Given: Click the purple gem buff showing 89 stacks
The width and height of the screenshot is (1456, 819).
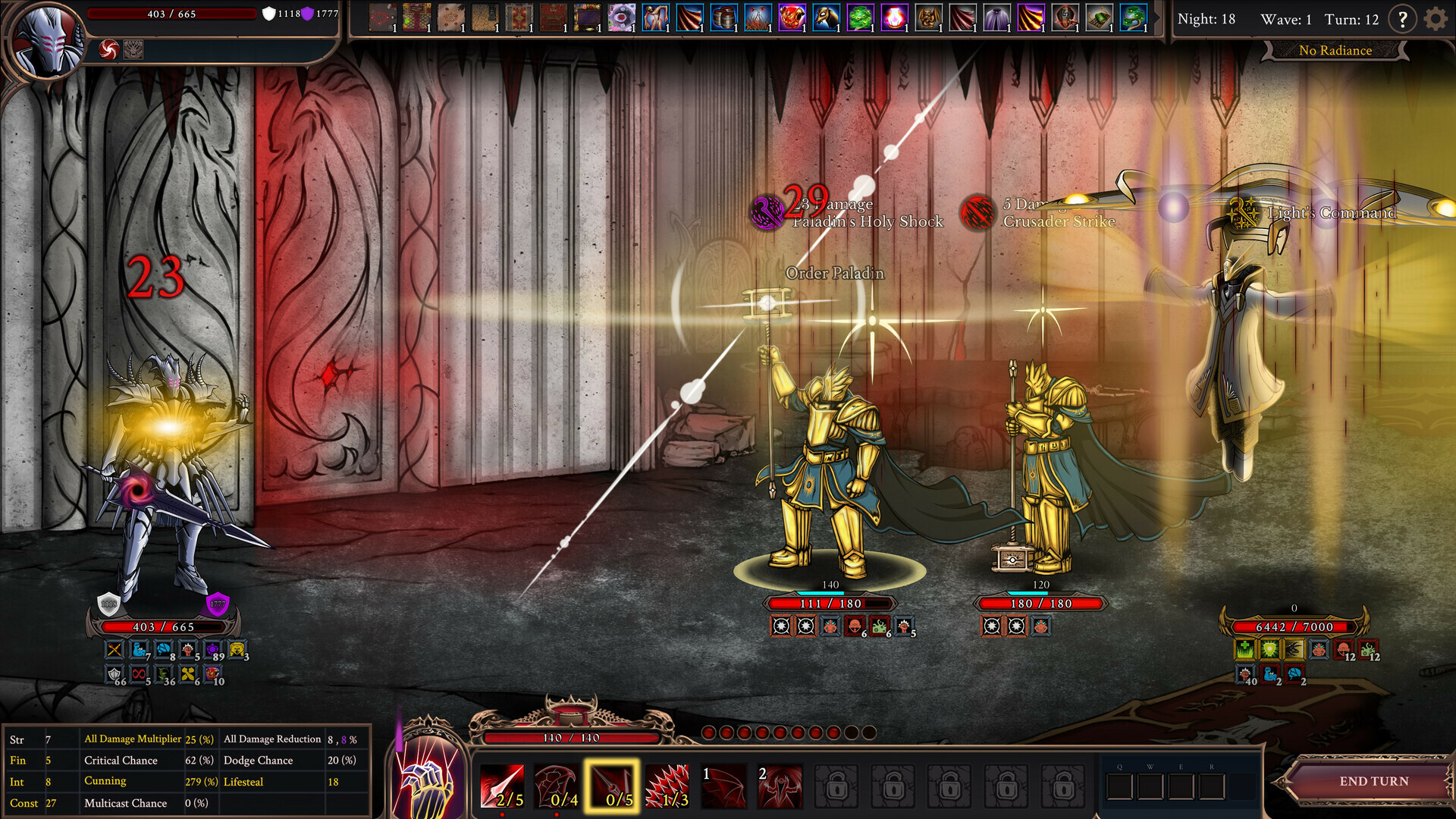Looking at the screenshot, I should (x=212, y=649).
